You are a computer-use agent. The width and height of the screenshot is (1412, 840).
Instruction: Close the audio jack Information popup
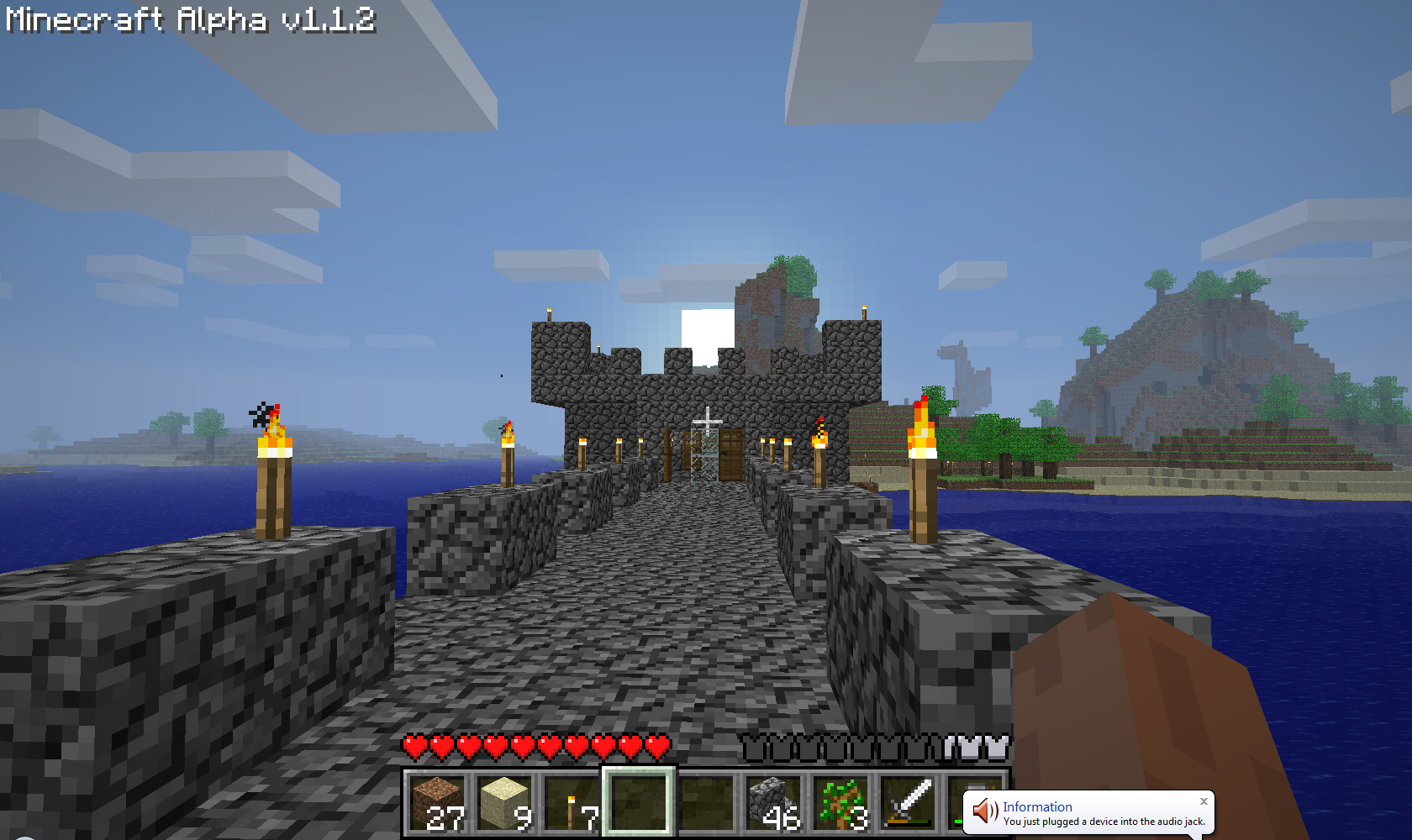(1204, 801)
